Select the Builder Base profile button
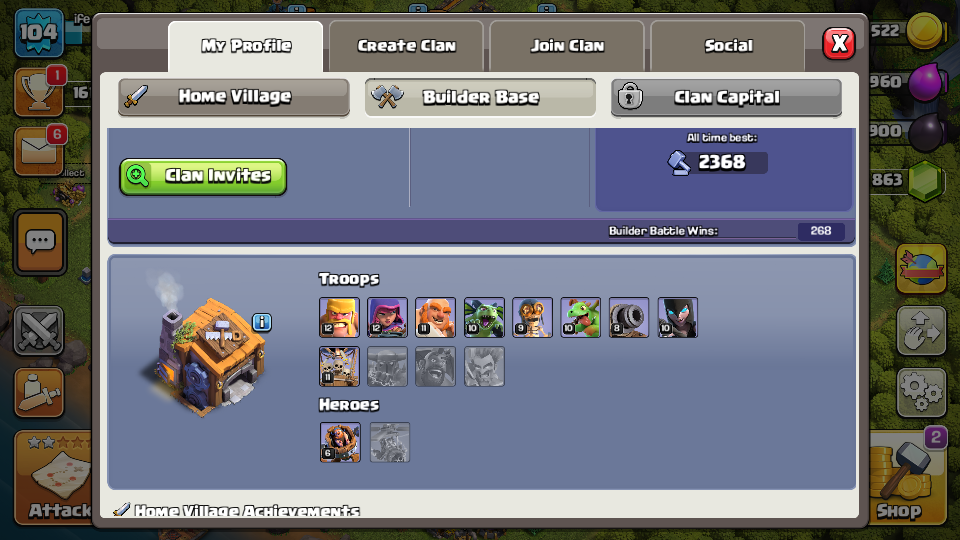The width and height of the screenshot is (960, 540). tap(480, 97)
